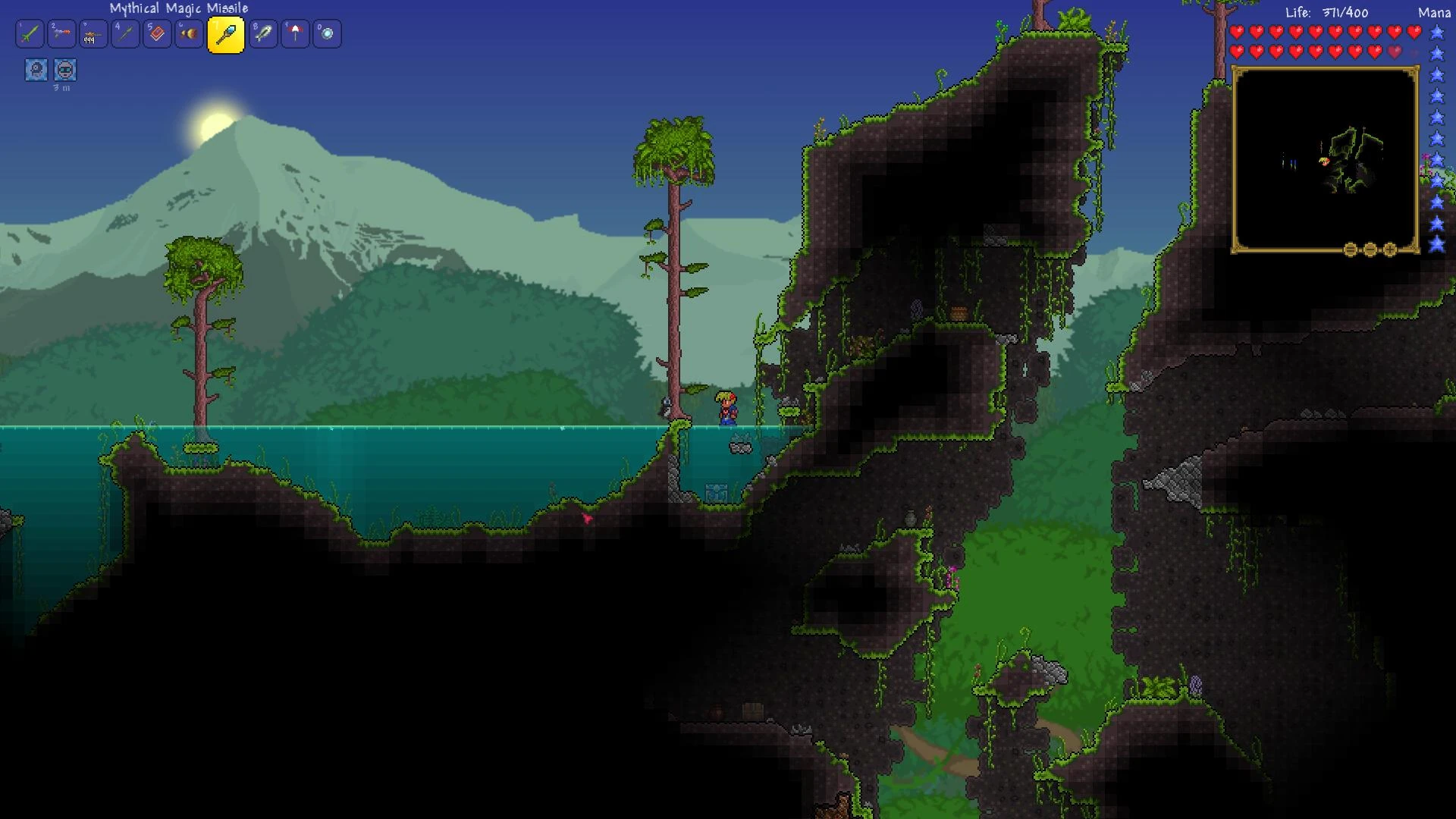Select the spear in hotbar slot 4
This screenshot has height=819, width=1456.
[125, 33]
